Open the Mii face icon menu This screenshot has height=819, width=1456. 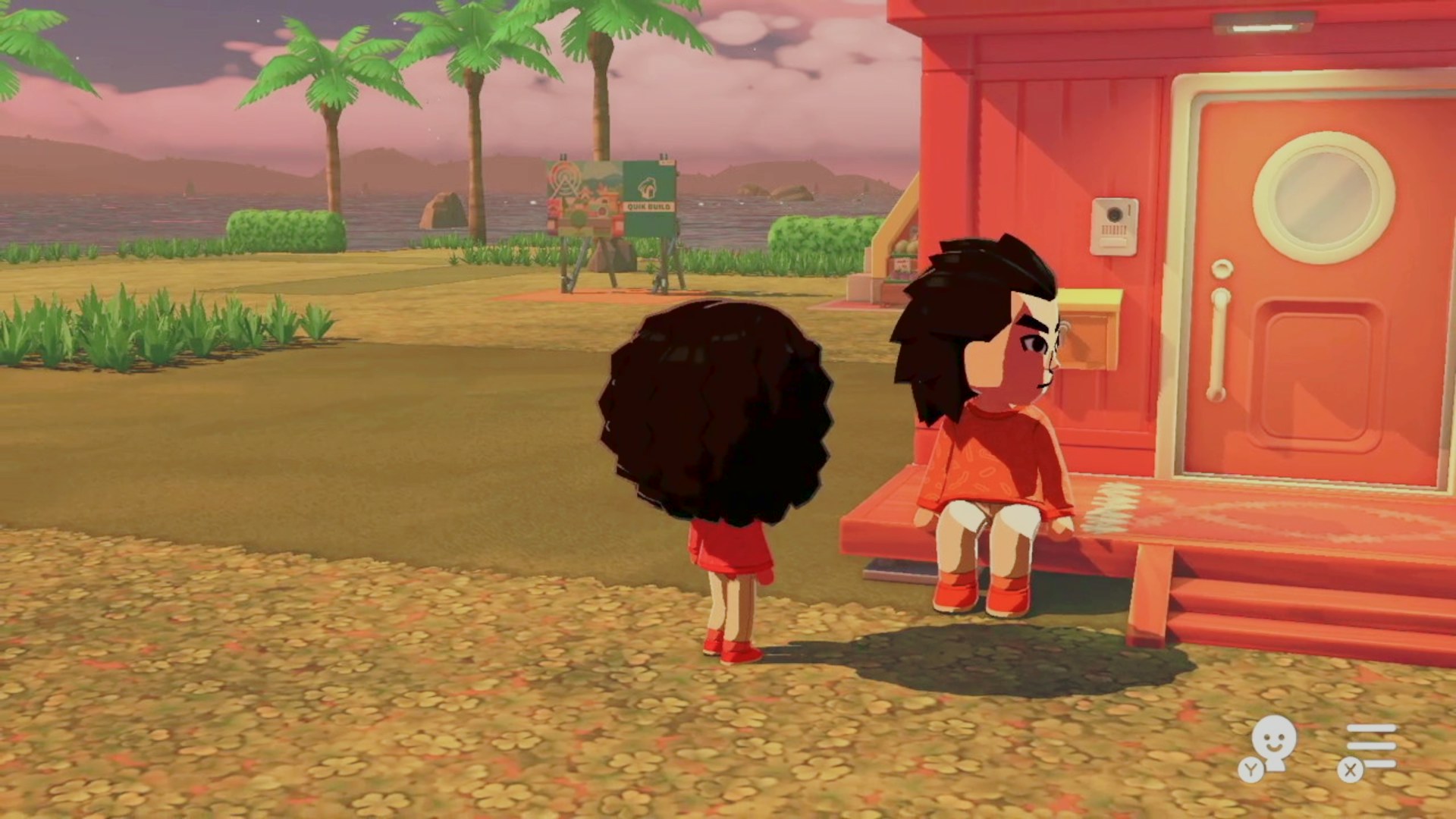click(x=1272, y=744)
